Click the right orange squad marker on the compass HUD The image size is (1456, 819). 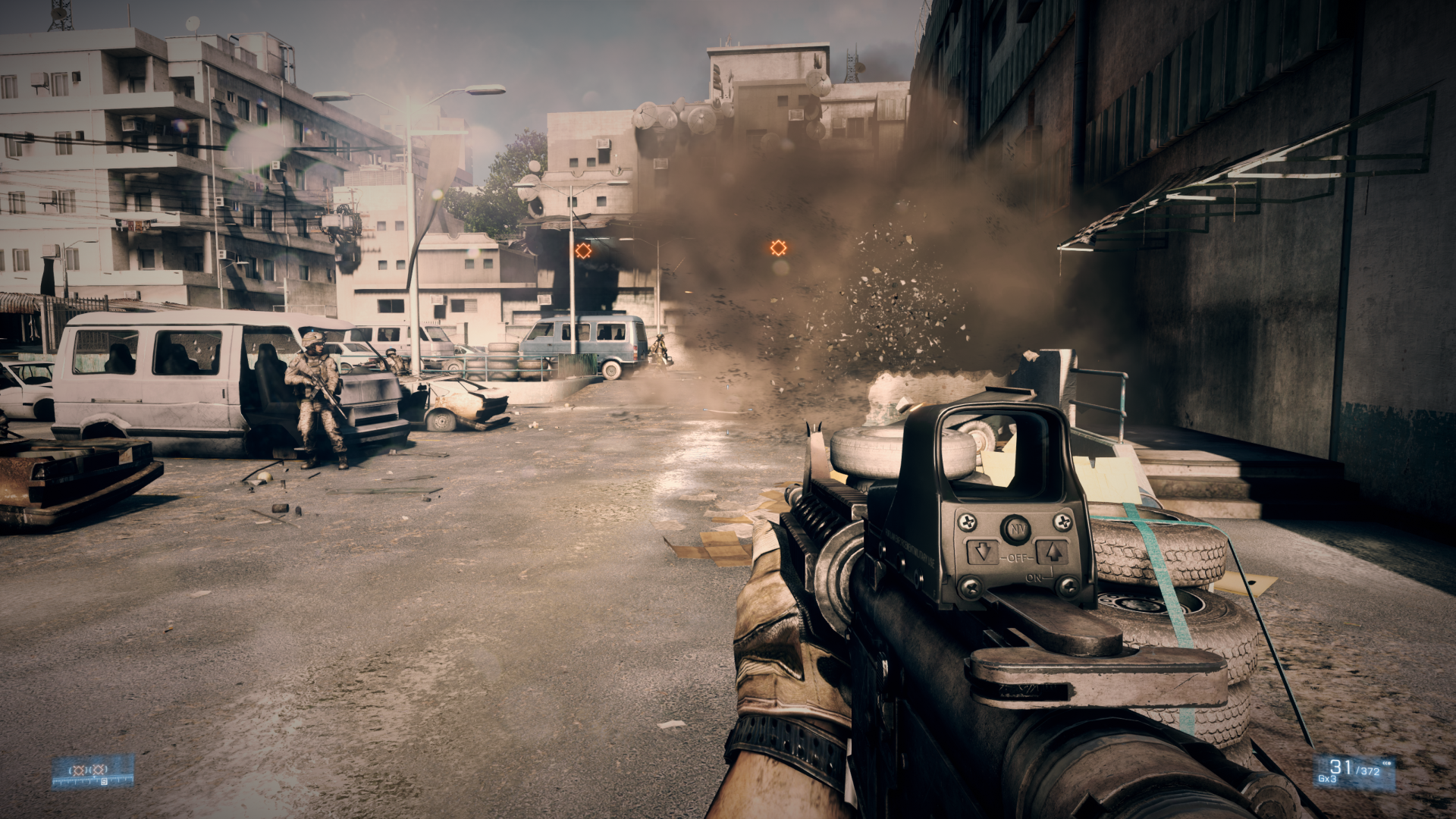(98, 769)
